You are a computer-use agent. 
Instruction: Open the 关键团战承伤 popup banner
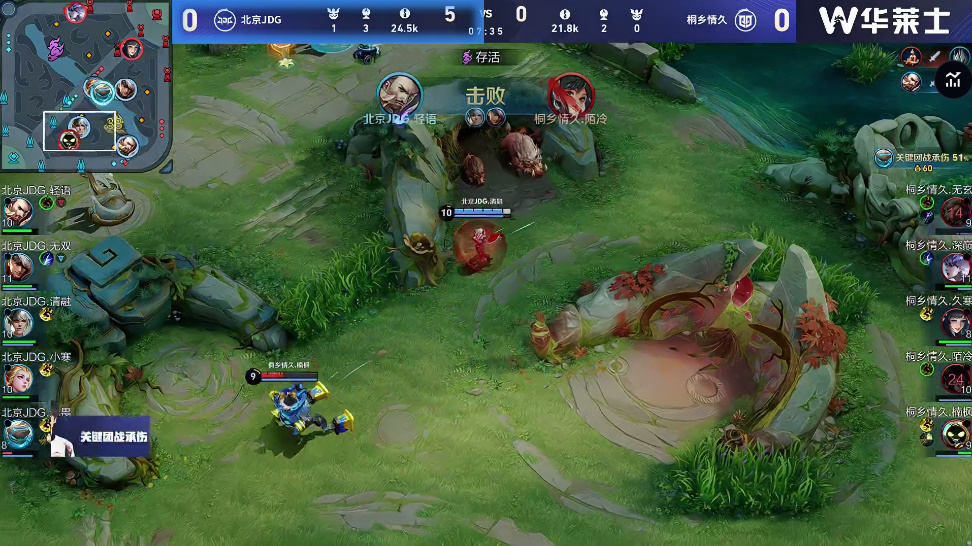(100, 437)
